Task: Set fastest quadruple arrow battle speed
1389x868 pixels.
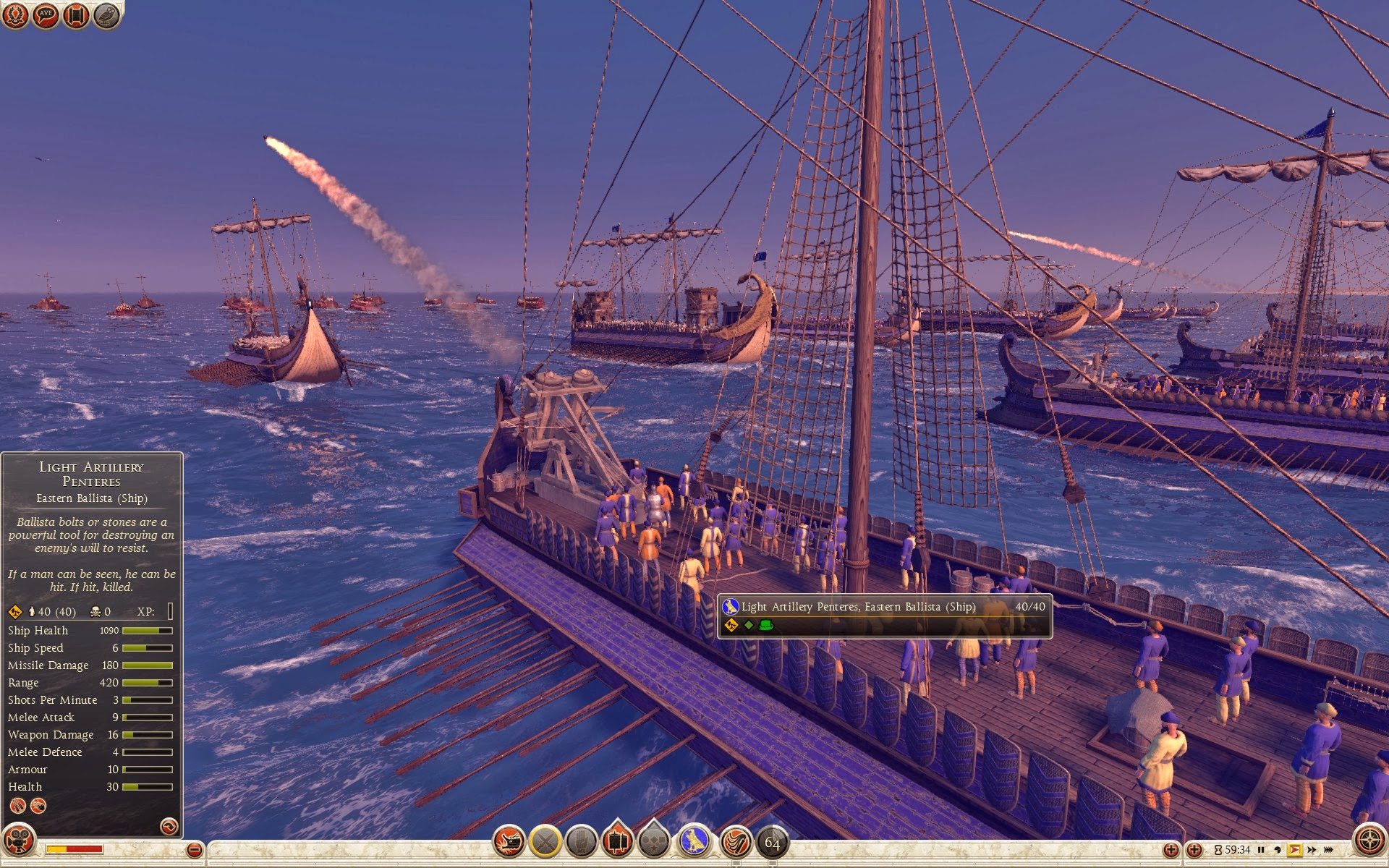Action: (1329, 850)
